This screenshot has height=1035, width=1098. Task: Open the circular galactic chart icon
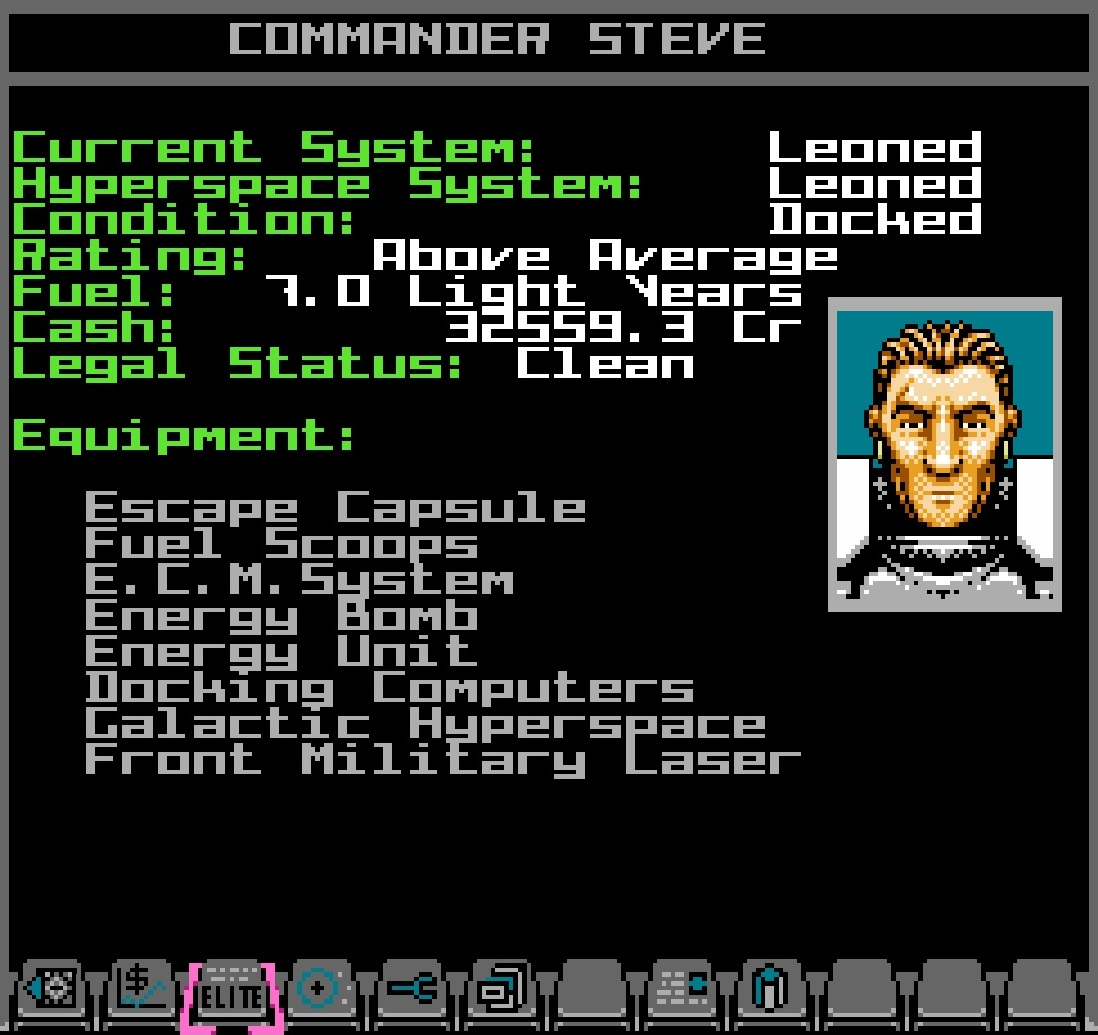(x=322, y=991)
